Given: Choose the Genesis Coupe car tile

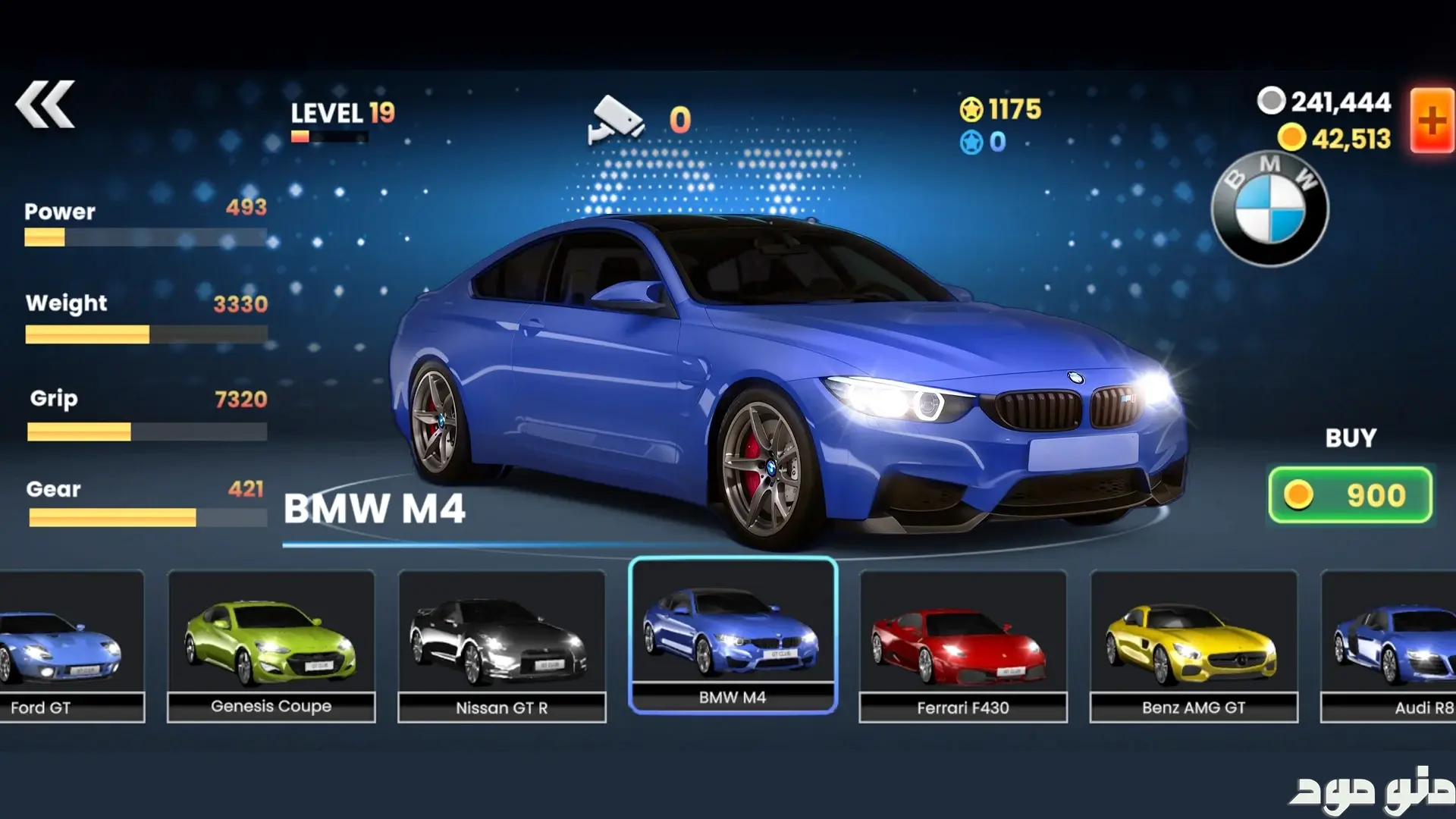Looking at the screenshot, I should (x=271, y=646).
